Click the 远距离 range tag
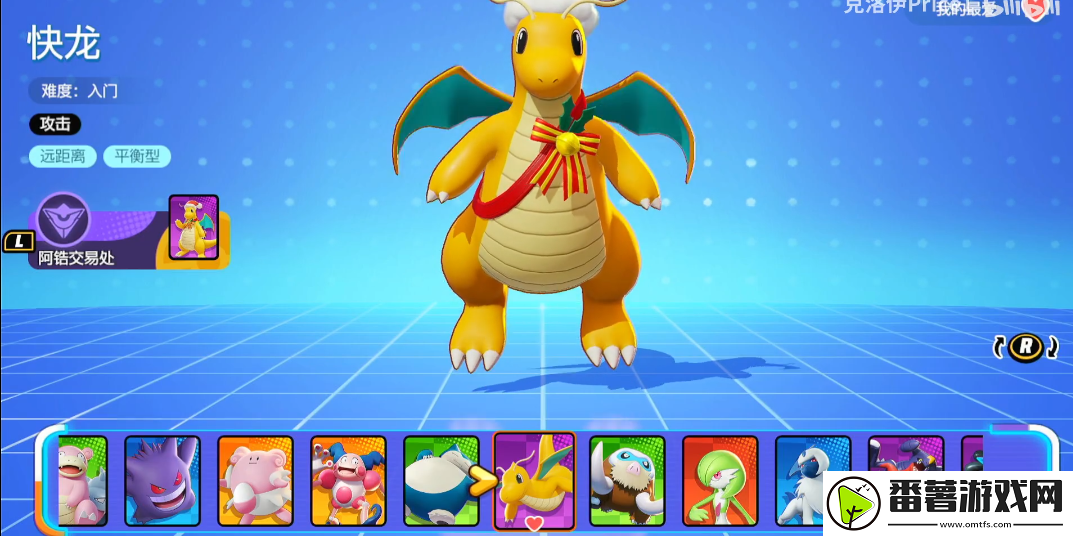The image size is (1073, 536). pyautogui.click(x=63, y=156)
